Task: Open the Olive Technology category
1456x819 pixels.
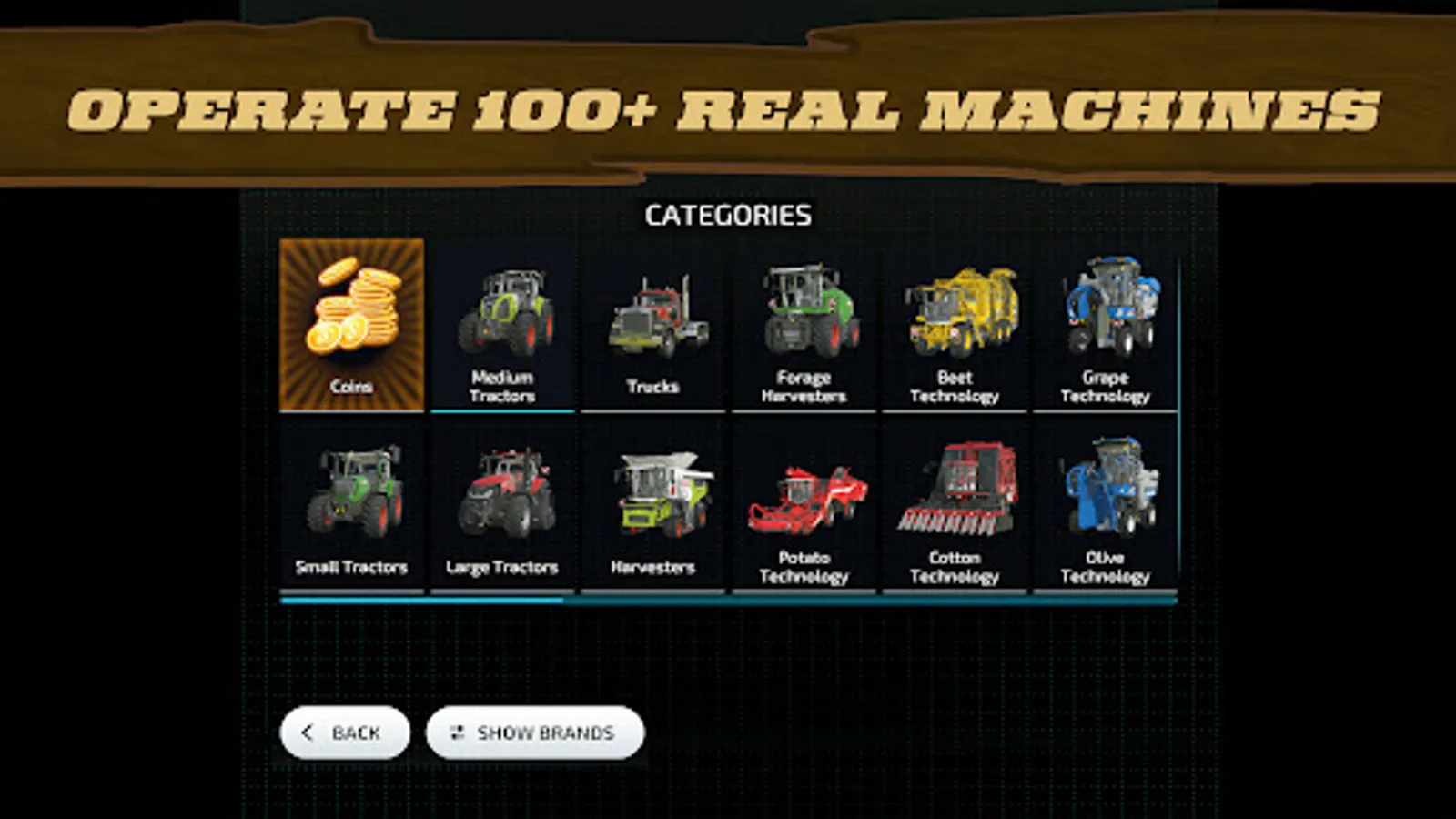Action: coord(1107,505)
